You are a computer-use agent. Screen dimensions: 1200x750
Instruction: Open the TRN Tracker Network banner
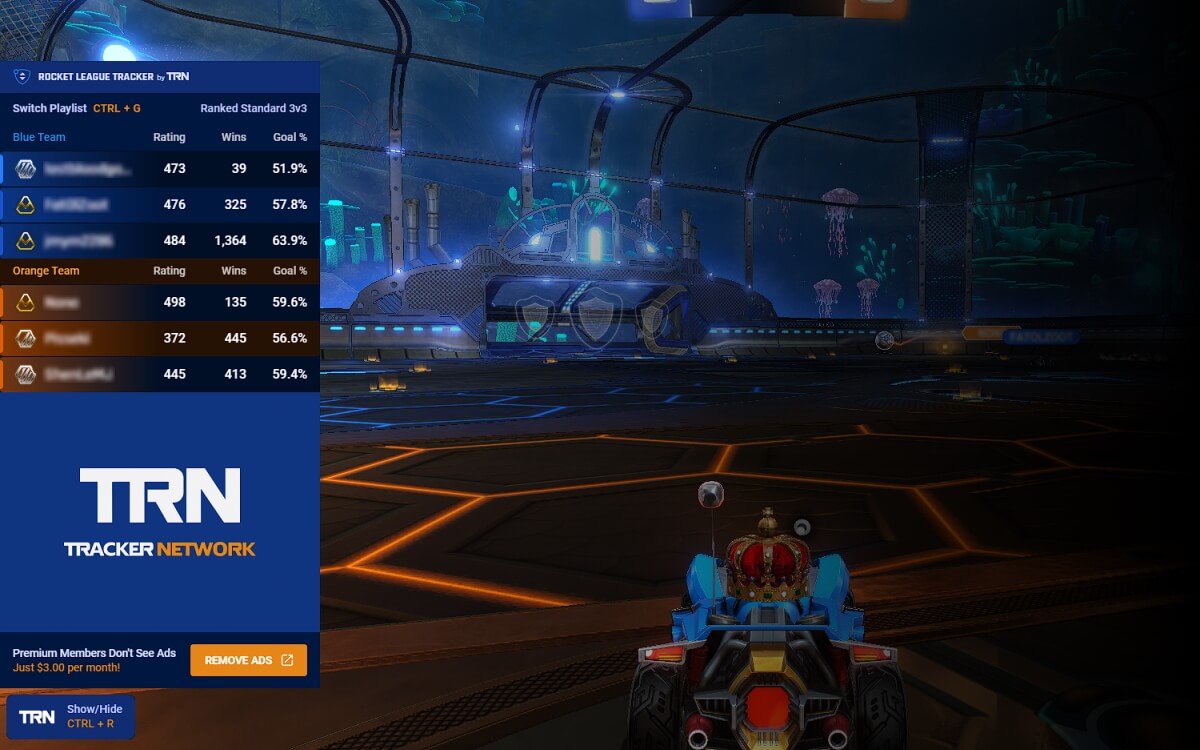click(160, 511)
